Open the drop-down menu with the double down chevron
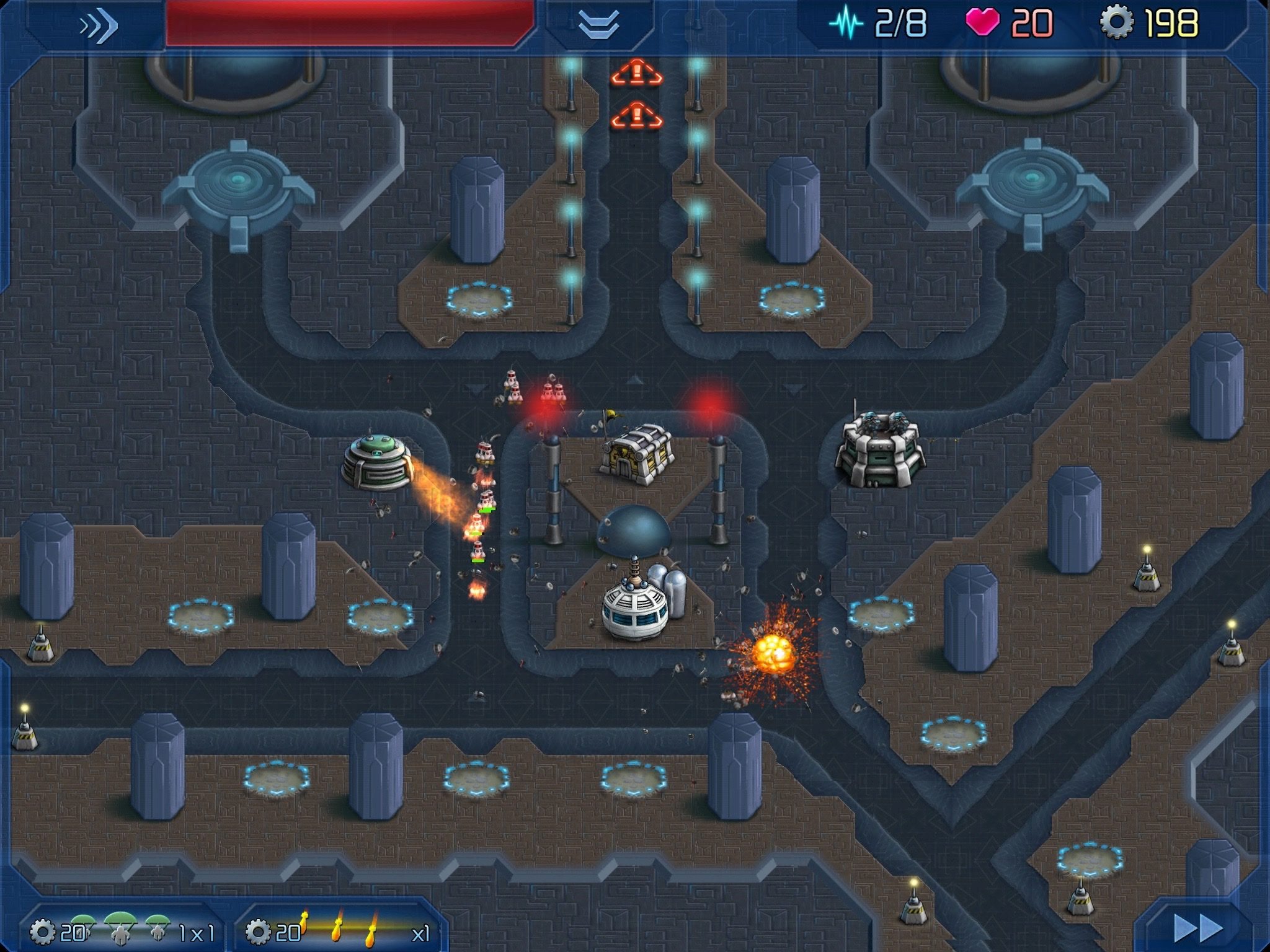The image size is (1270, 952). click(x=598, y=26)
